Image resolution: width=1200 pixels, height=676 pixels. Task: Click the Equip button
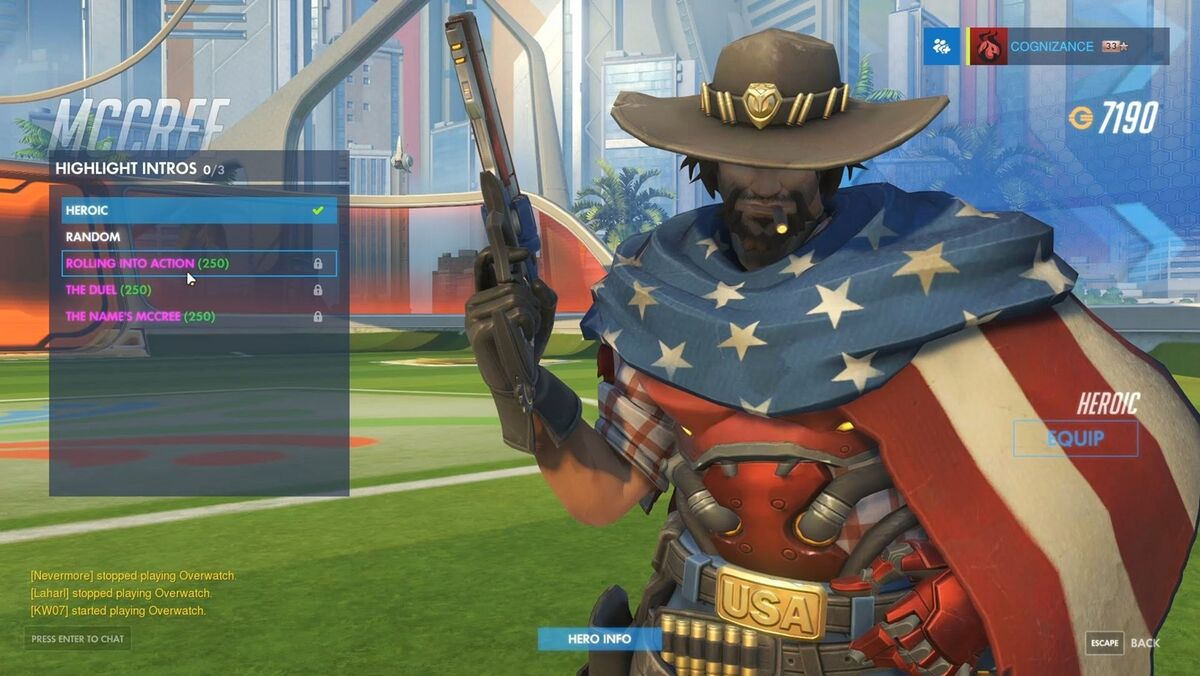(1075, 438)
